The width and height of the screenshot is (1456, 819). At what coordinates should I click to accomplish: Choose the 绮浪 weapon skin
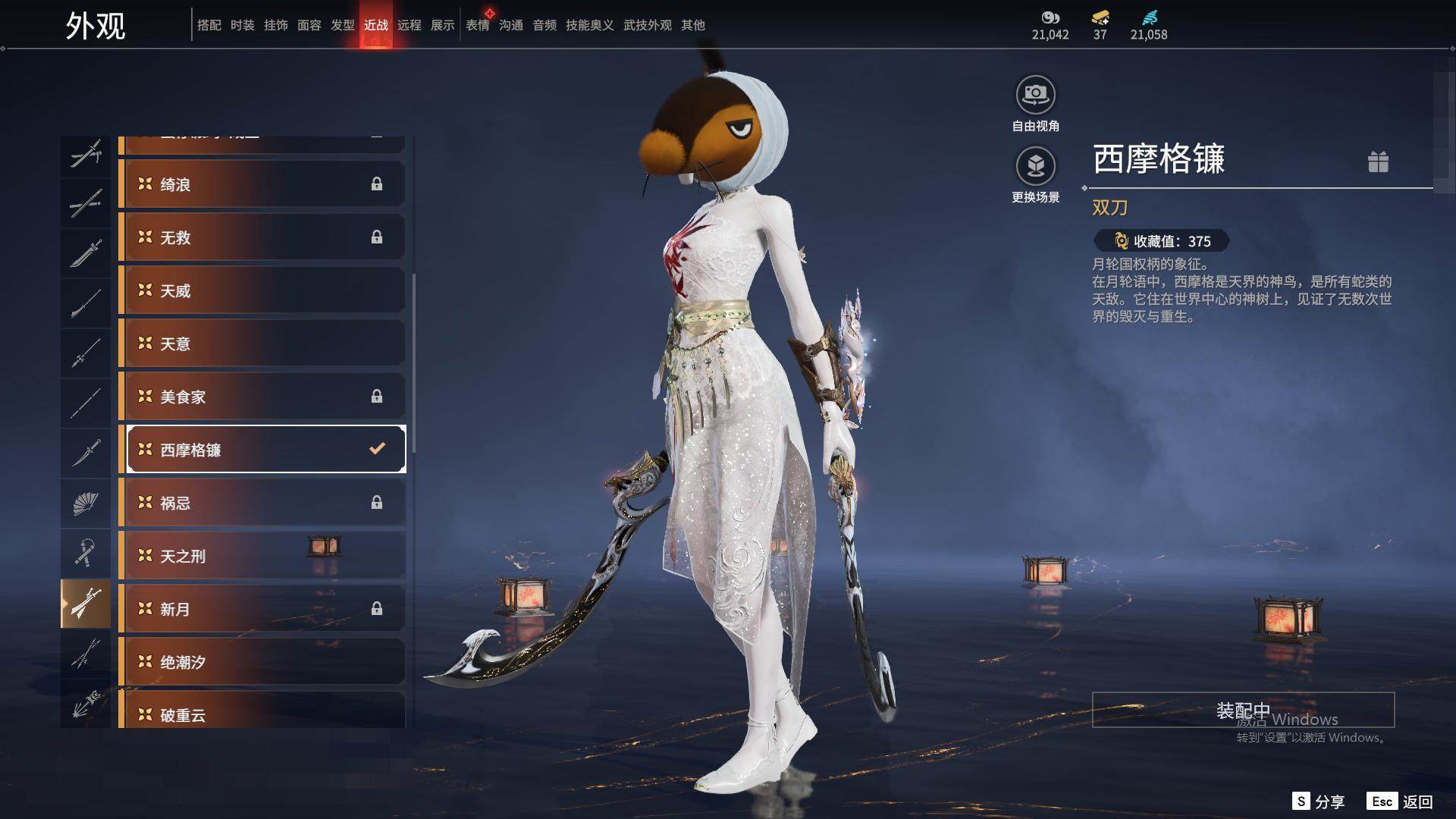pos(262,184)
